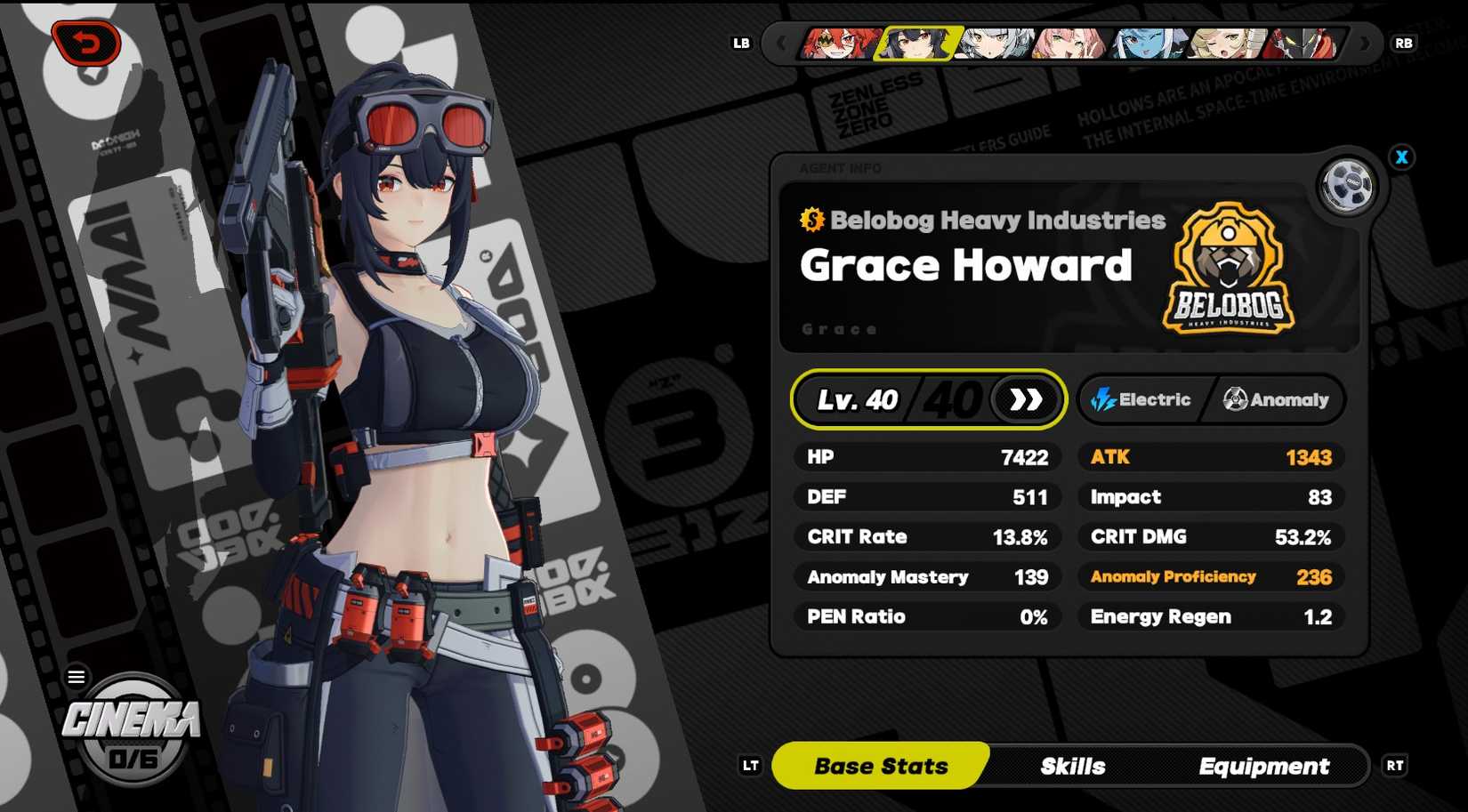Click the Electric attribute tag
Screen dimensions: 1468x812
pyautogui.click(x=1142, y=399)
